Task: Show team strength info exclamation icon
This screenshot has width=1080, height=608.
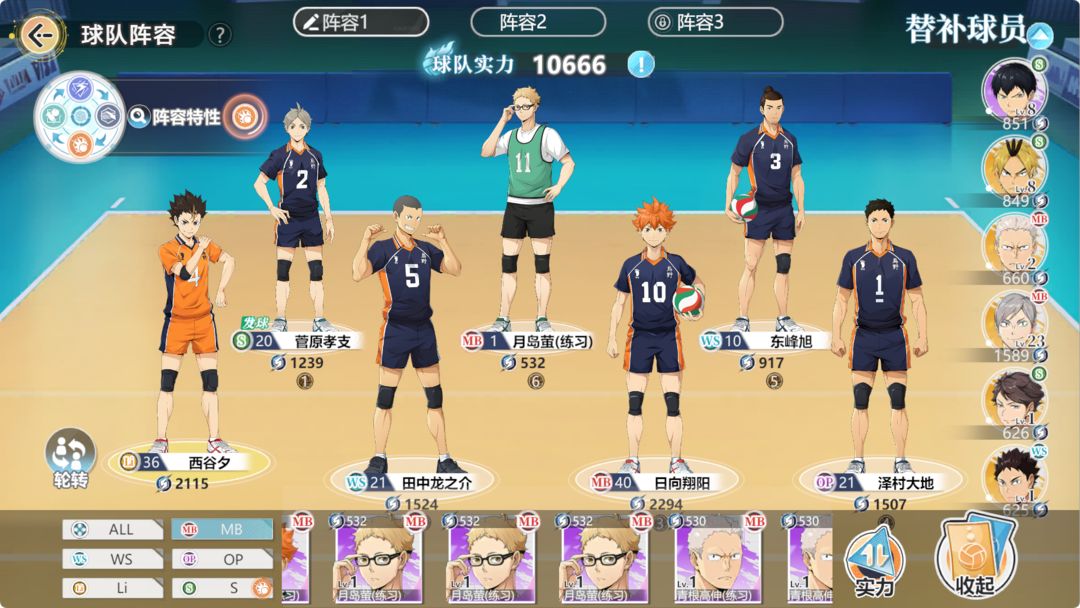Action: 641,65
